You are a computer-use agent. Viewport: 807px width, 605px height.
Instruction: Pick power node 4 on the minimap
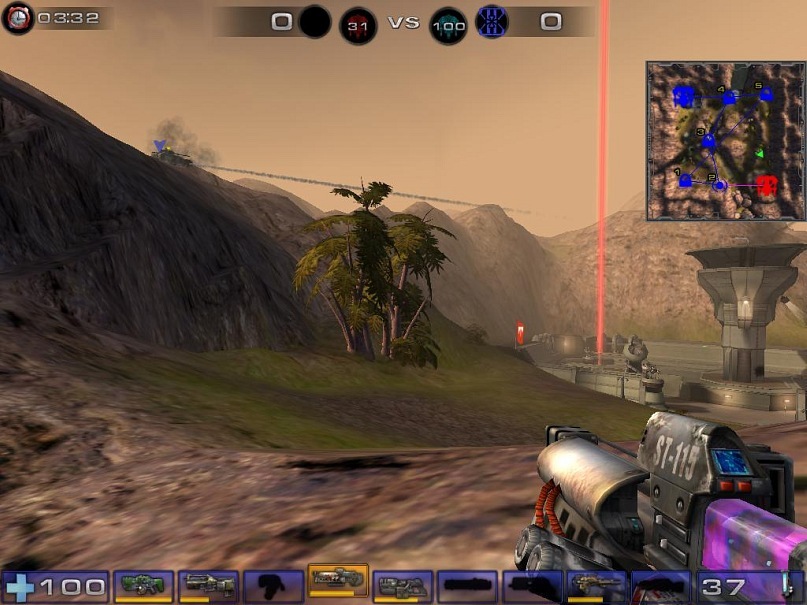tap(729, 98)
